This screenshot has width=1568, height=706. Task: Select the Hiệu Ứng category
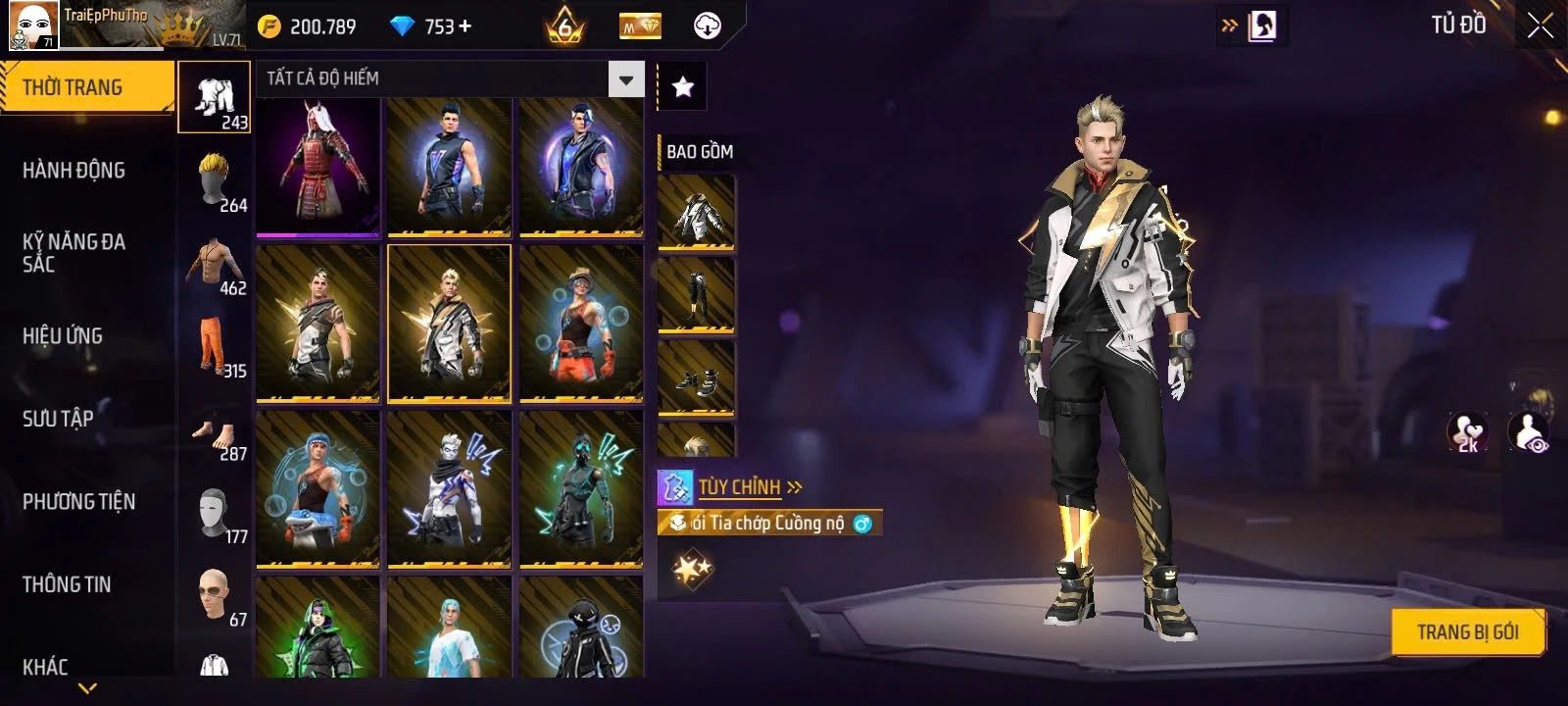pyautogui.click(x=63, y=335)
